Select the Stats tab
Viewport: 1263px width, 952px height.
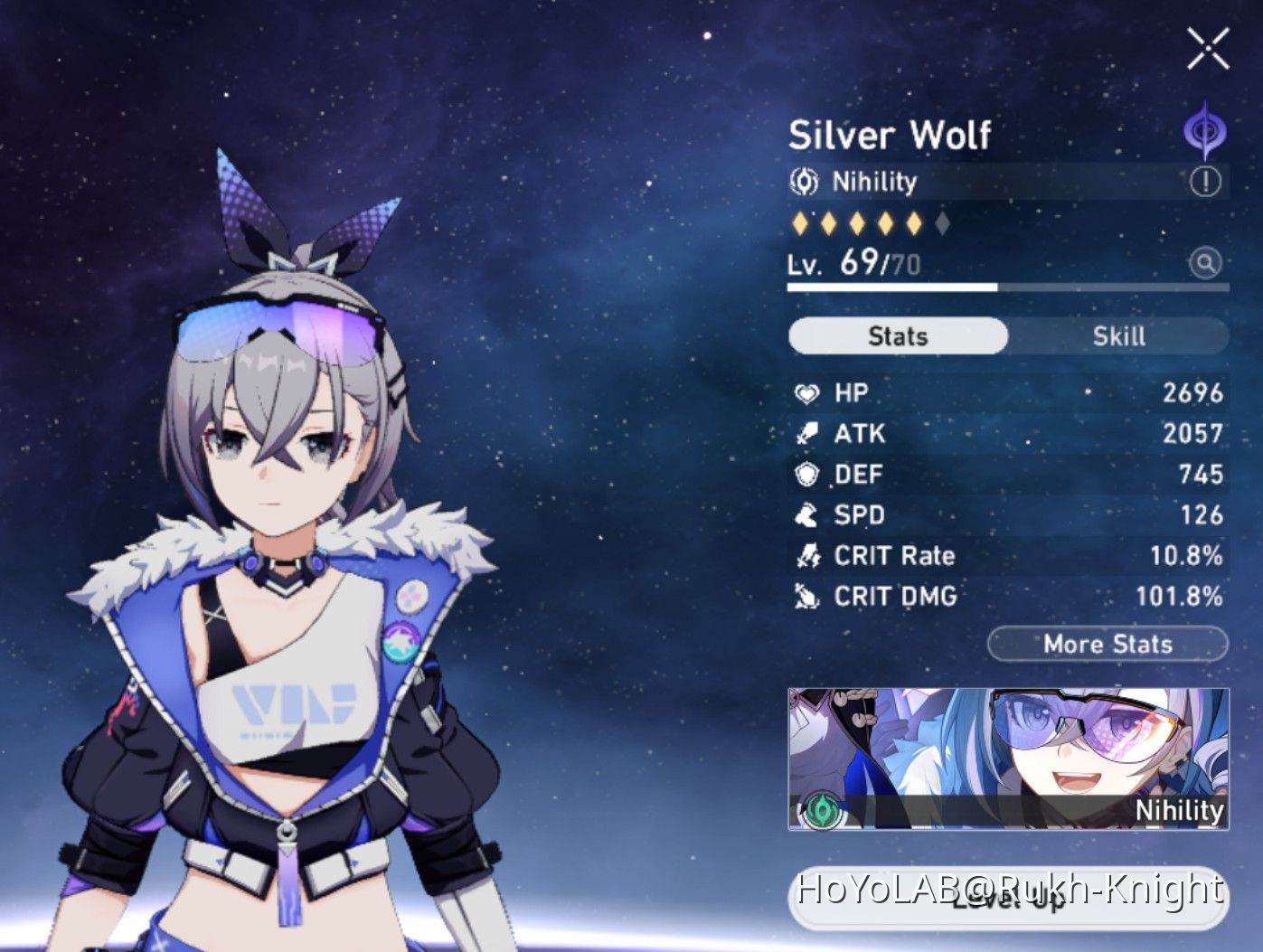pyautogui.click(x=897, y=335)
